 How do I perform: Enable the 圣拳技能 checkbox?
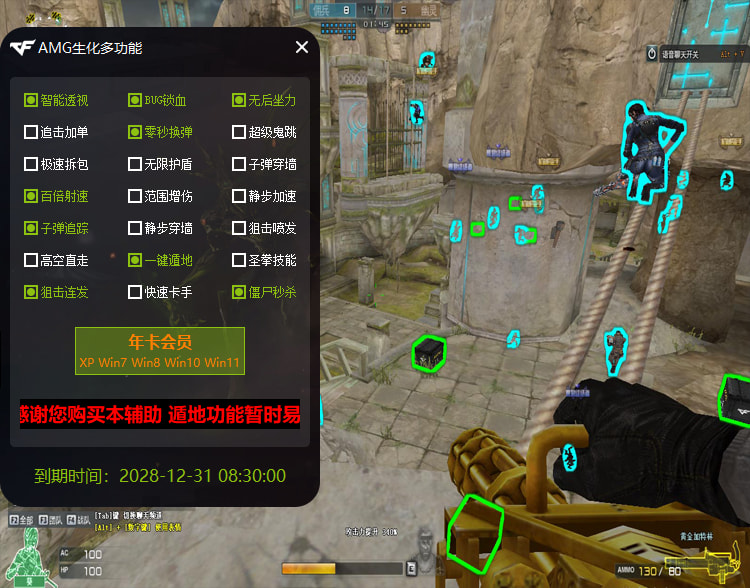click(239, 260)
